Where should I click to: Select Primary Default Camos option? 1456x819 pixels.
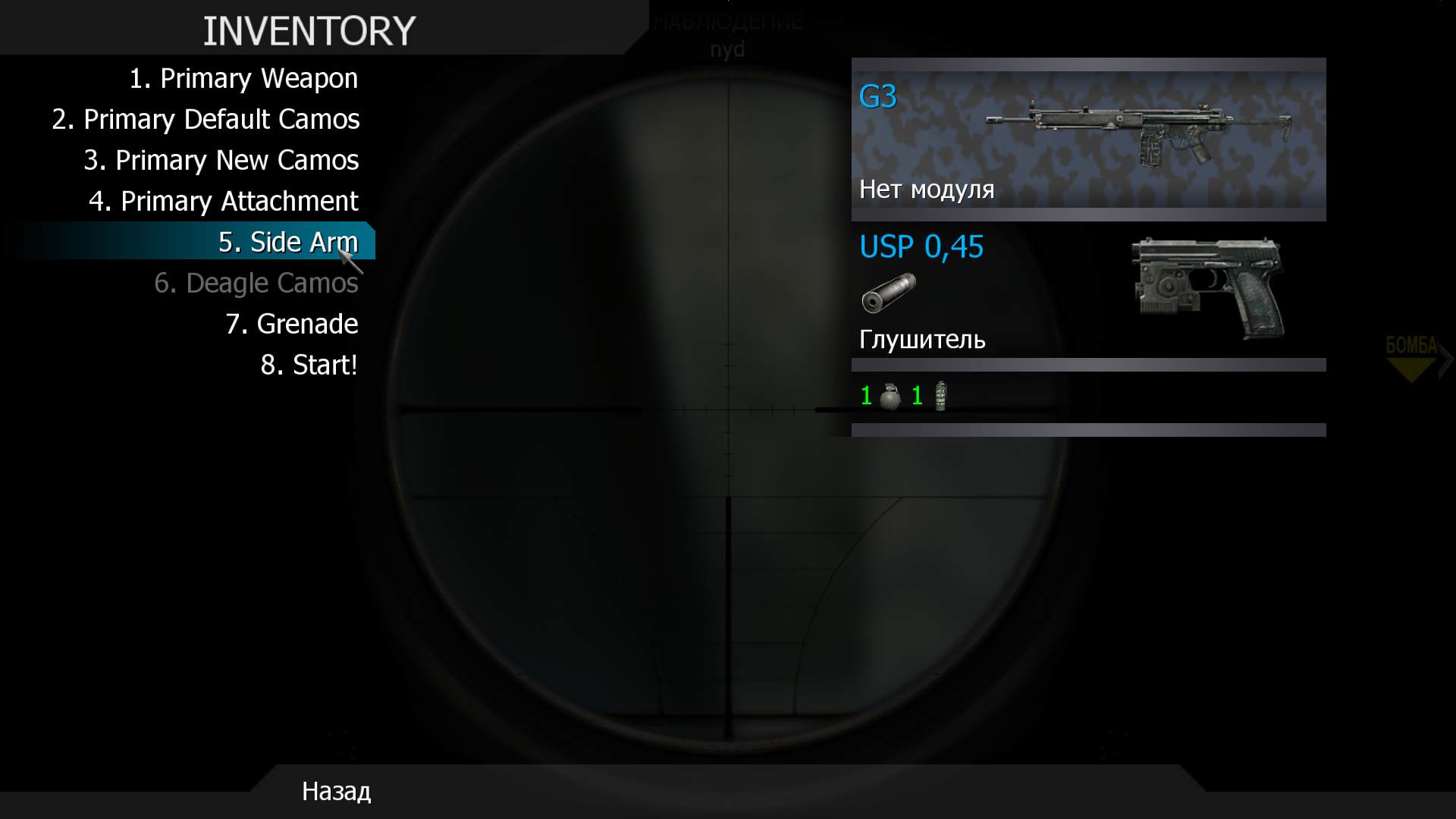206,120
